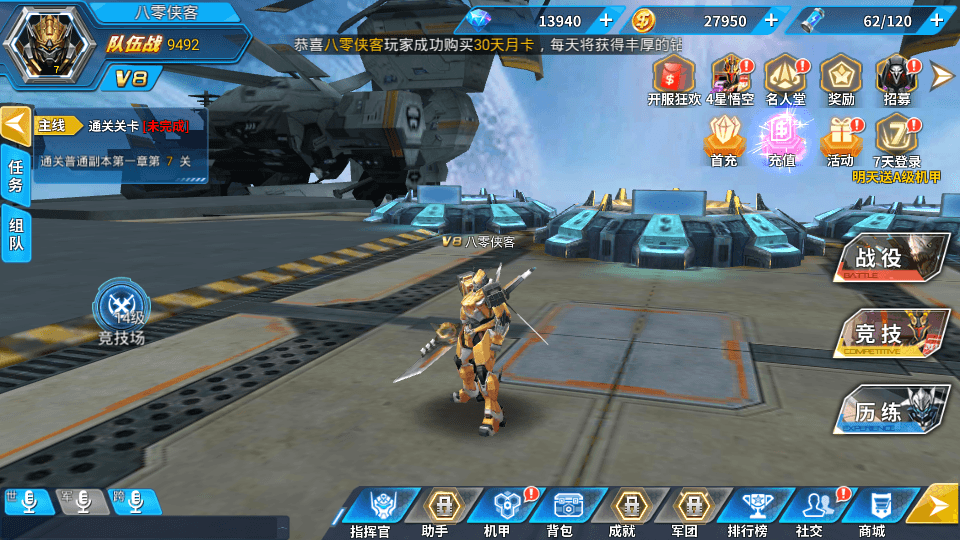
Task: Open the 充值 recharge icon
Action: [x=781, y=138]
